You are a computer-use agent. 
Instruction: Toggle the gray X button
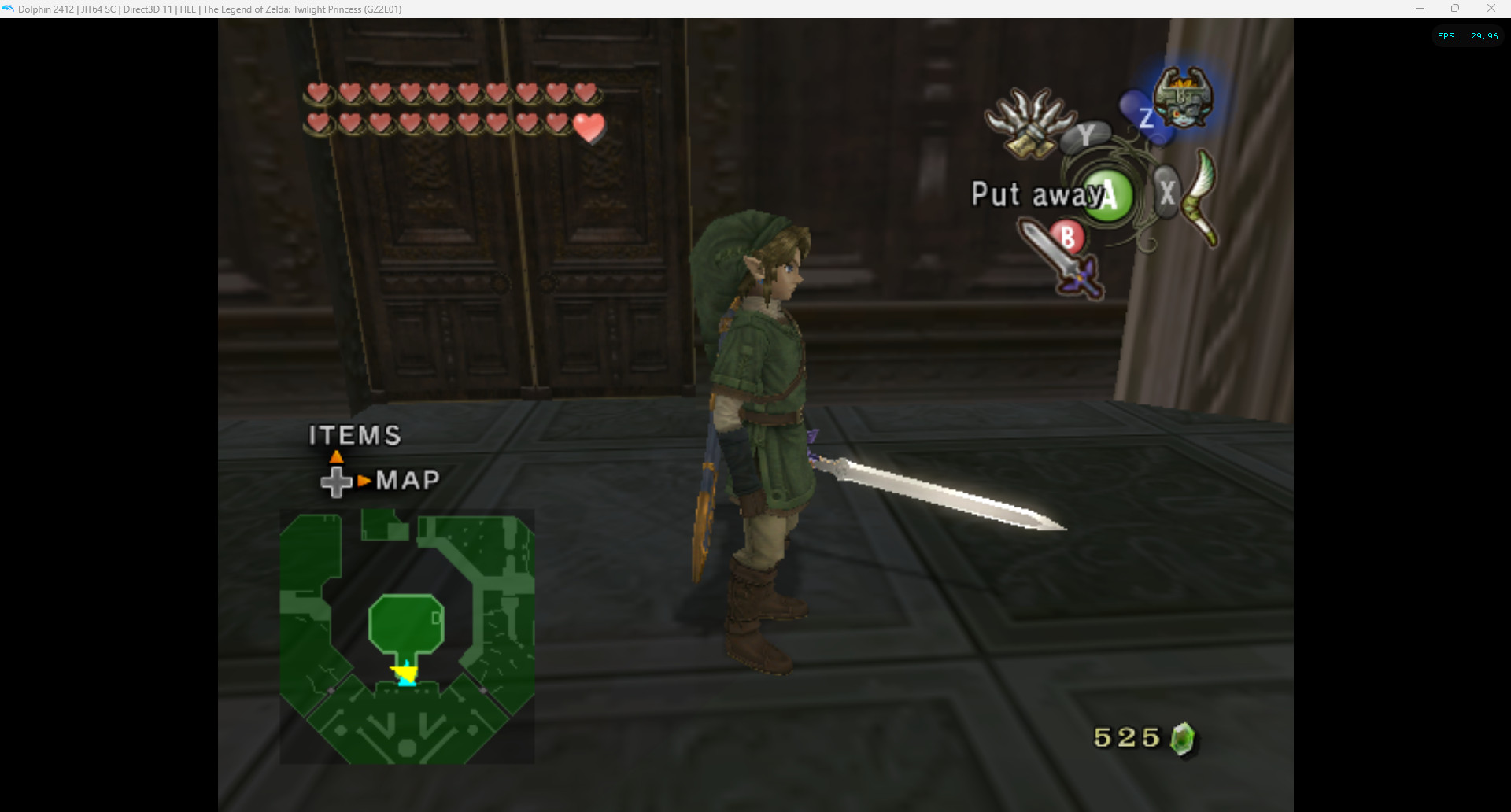[x=1166, y=190]
